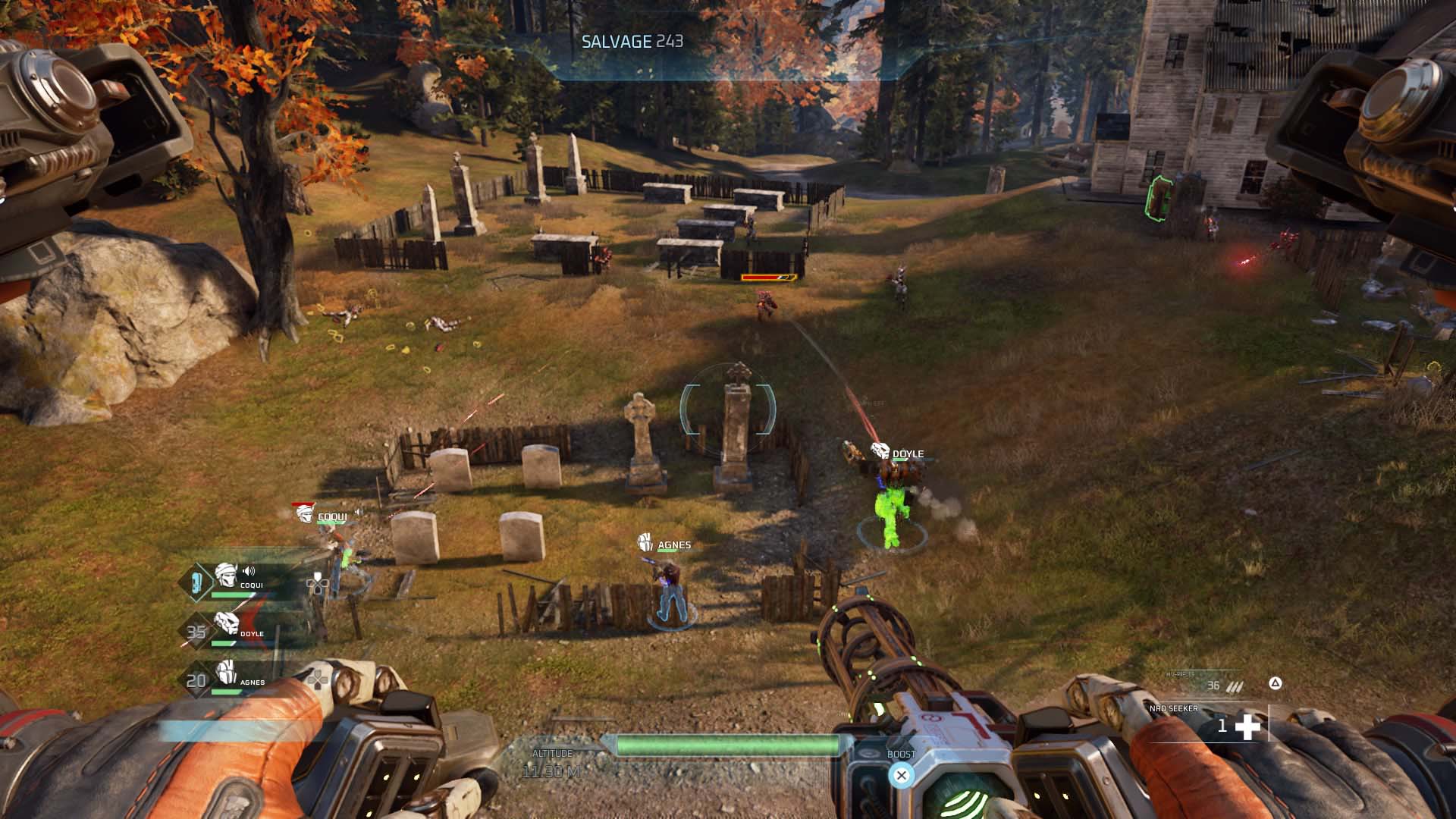Click Coqui's cyan ability diamond icon
The width and height of the screenshot is (1456, 819).
pos(196,582)
